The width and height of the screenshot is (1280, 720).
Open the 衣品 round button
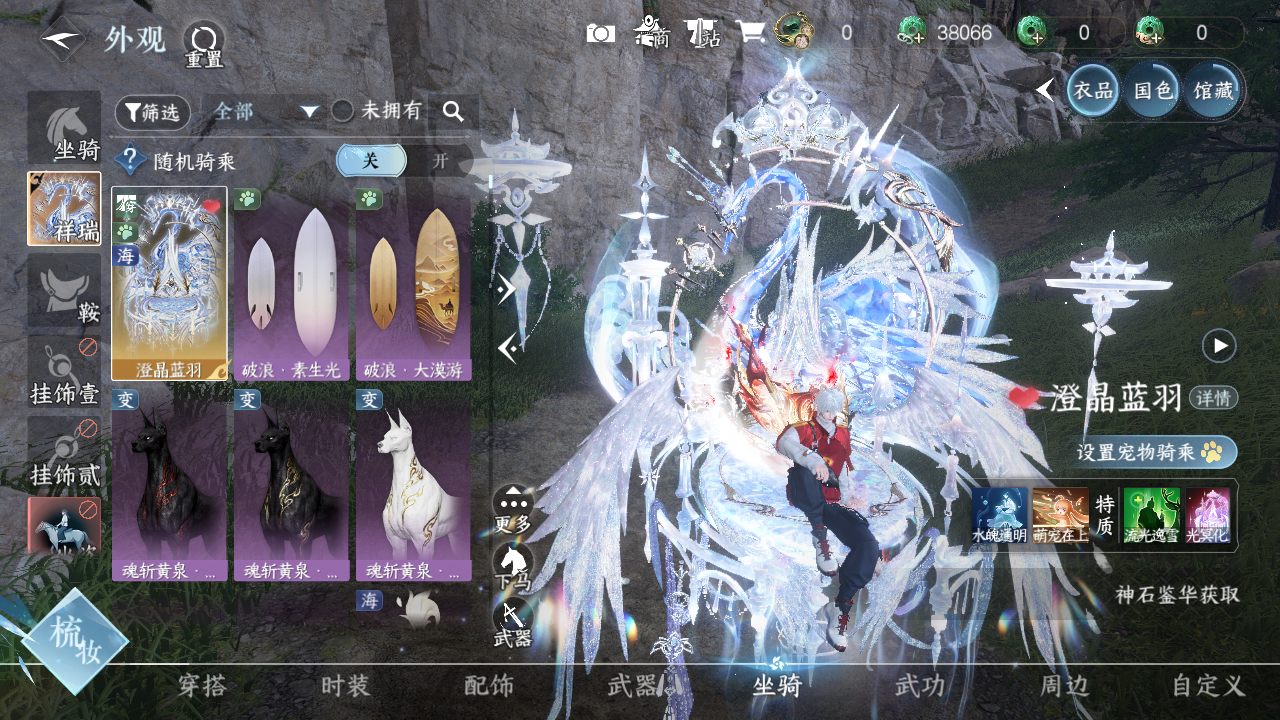(x=1093, y=91)
